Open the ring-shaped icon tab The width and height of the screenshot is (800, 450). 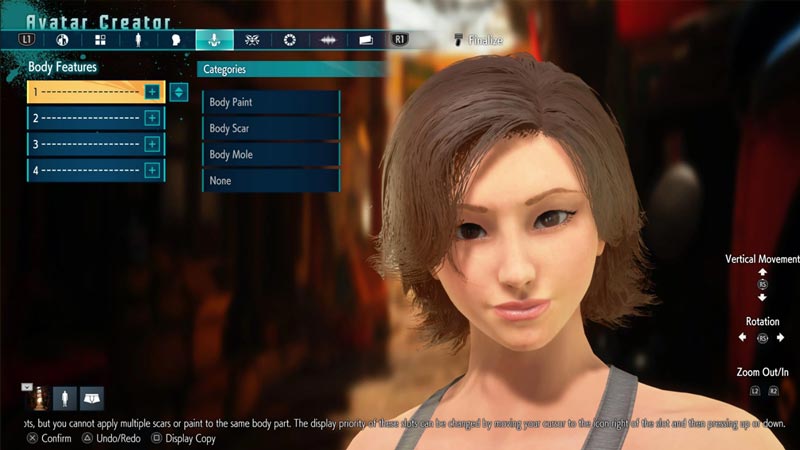tap(290, 41)
